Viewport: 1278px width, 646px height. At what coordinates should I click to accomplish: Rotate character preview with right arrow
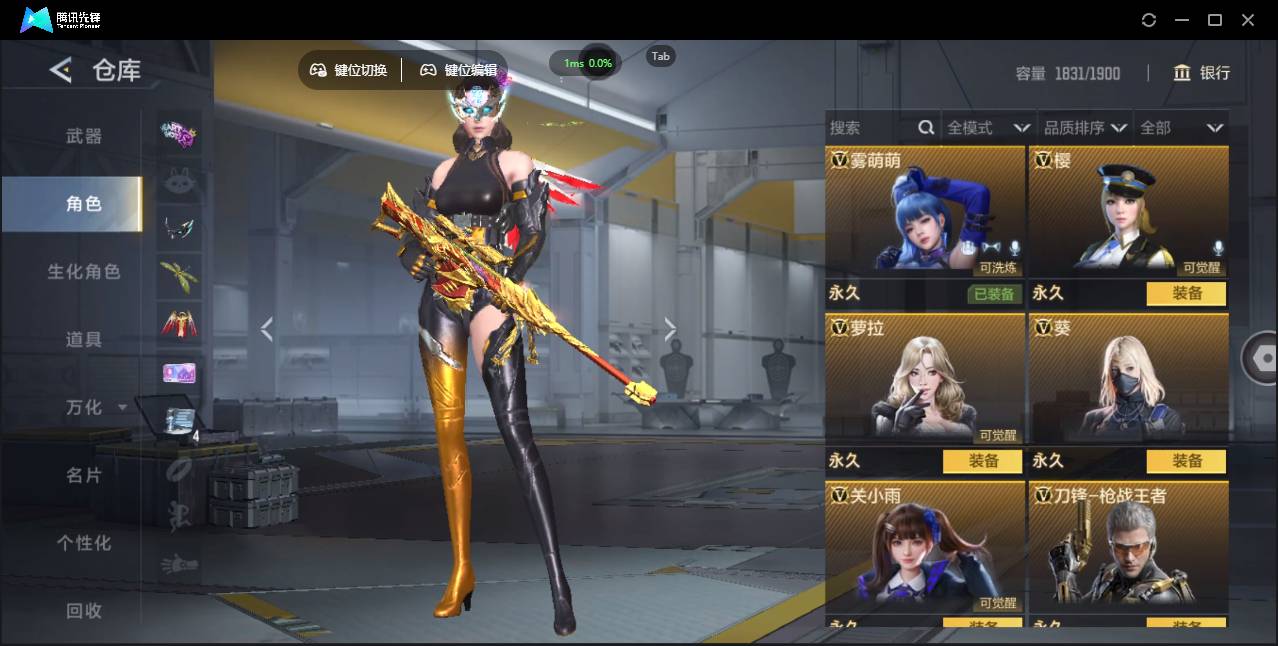point(670,329)
